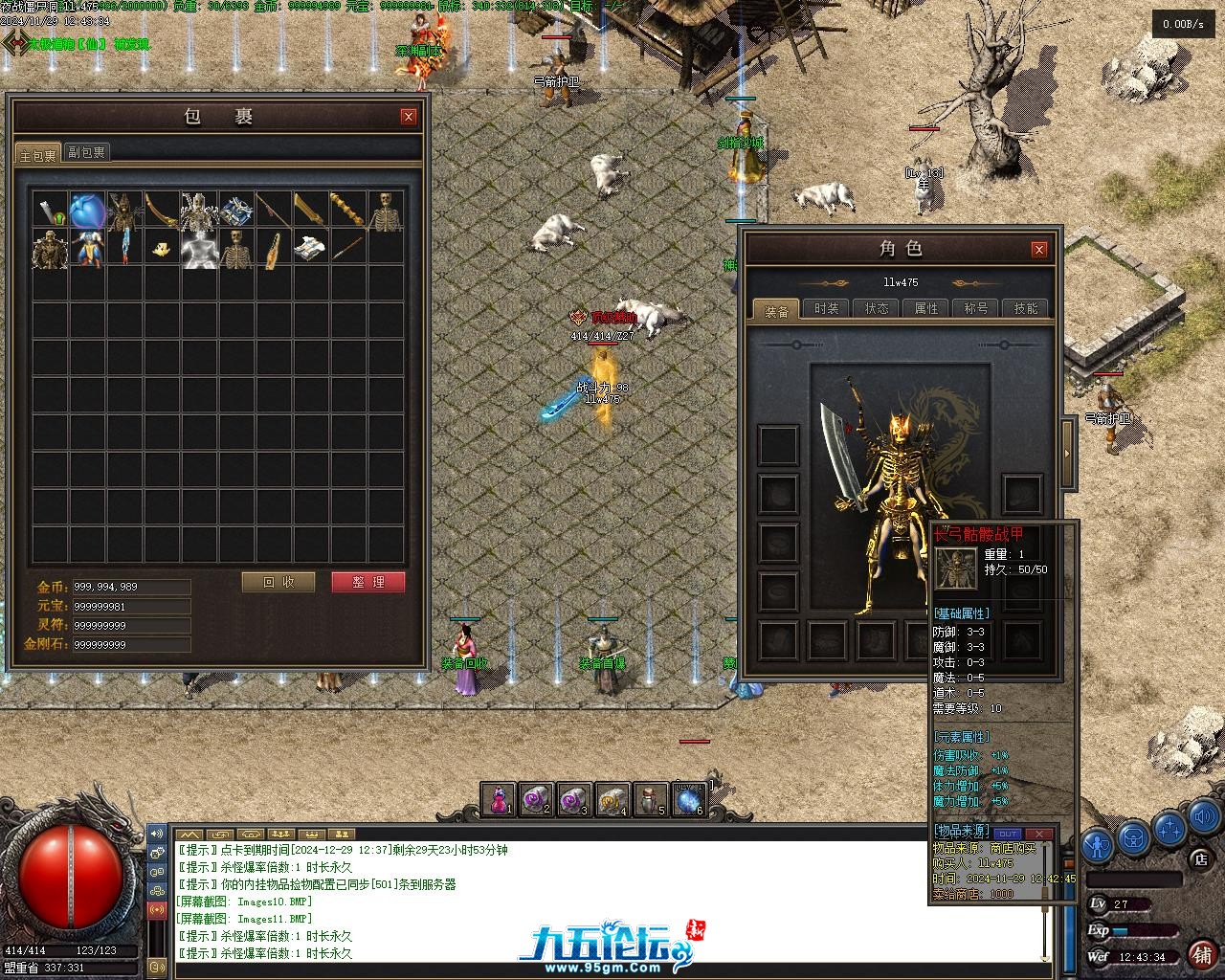This screenshot has height=980, width=1225.
Task: Select the white glowing body armor item
Action: [x=199, y=249]
